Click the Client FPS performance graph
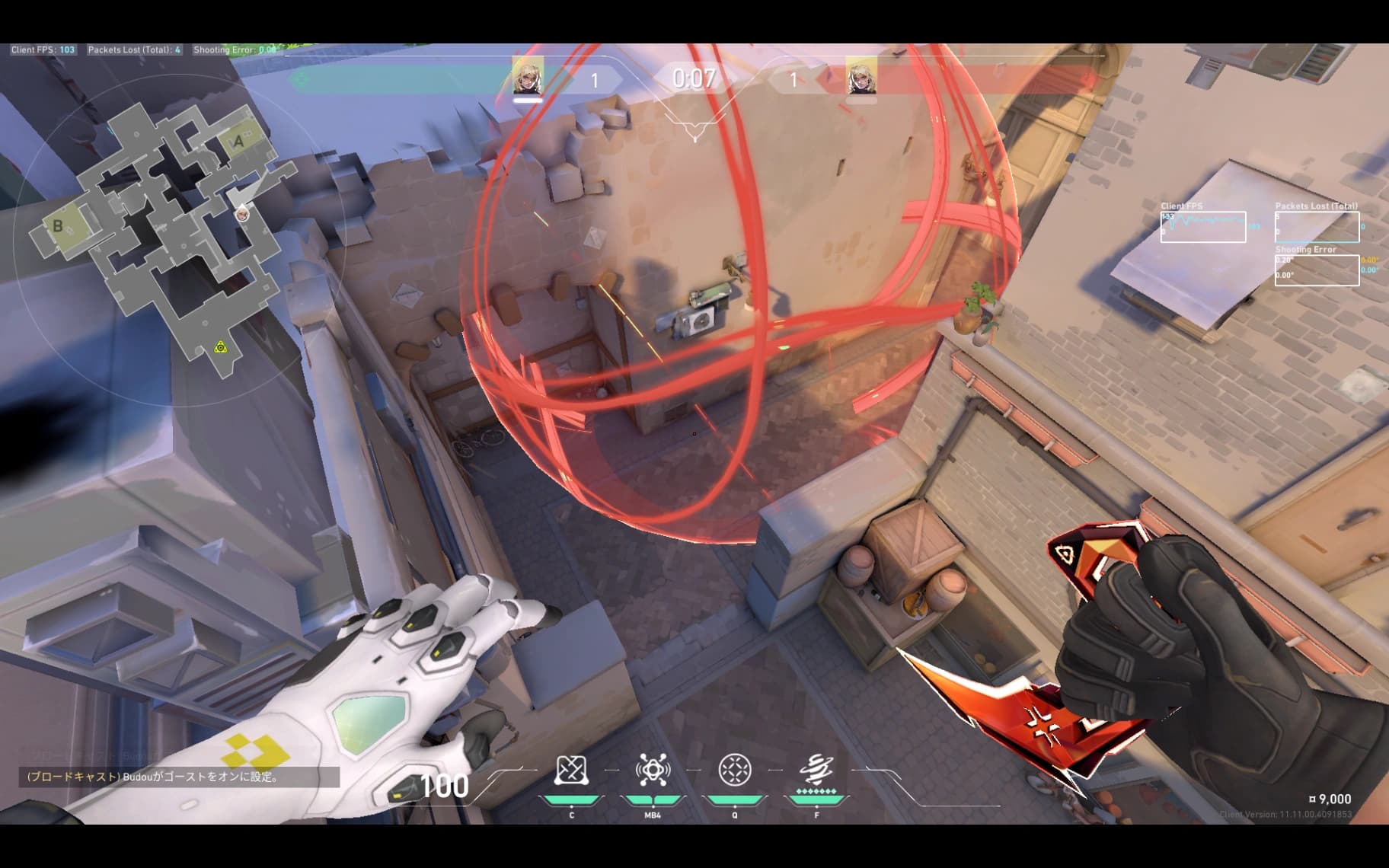 (1202, 227)
